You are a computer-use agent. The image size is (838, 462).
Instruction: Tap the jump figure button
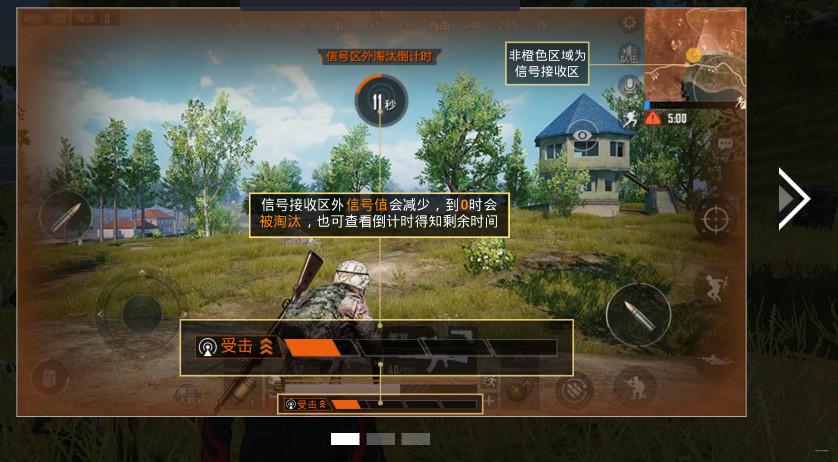pos(713,286)
